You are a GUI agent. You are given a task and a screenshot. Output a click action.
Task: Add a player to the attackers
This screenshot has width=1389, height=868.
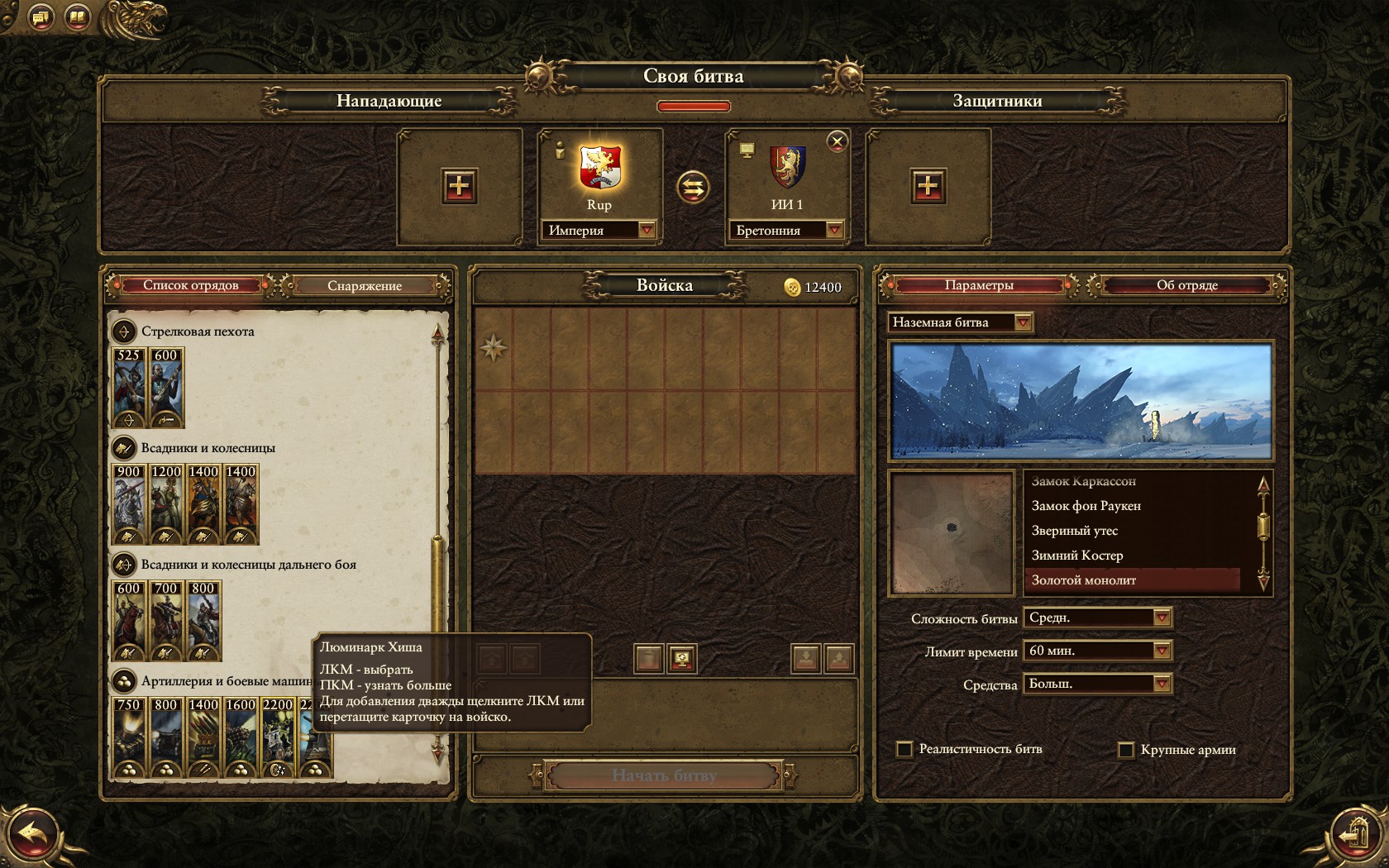pyautogui.click(x=459, y=186)
